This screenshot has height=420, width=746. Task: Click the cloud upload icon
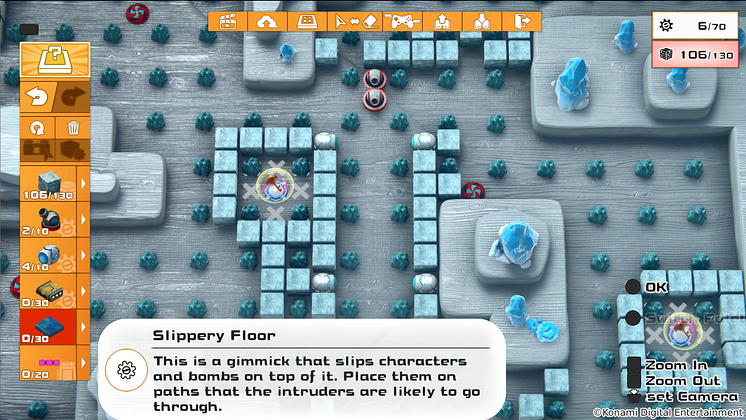tap(267, 22)
